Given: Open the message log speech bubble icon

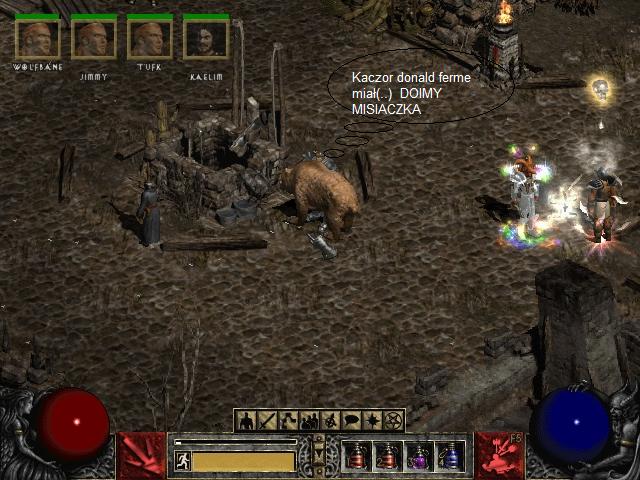Looking at the screenshot, I should 351,421.
